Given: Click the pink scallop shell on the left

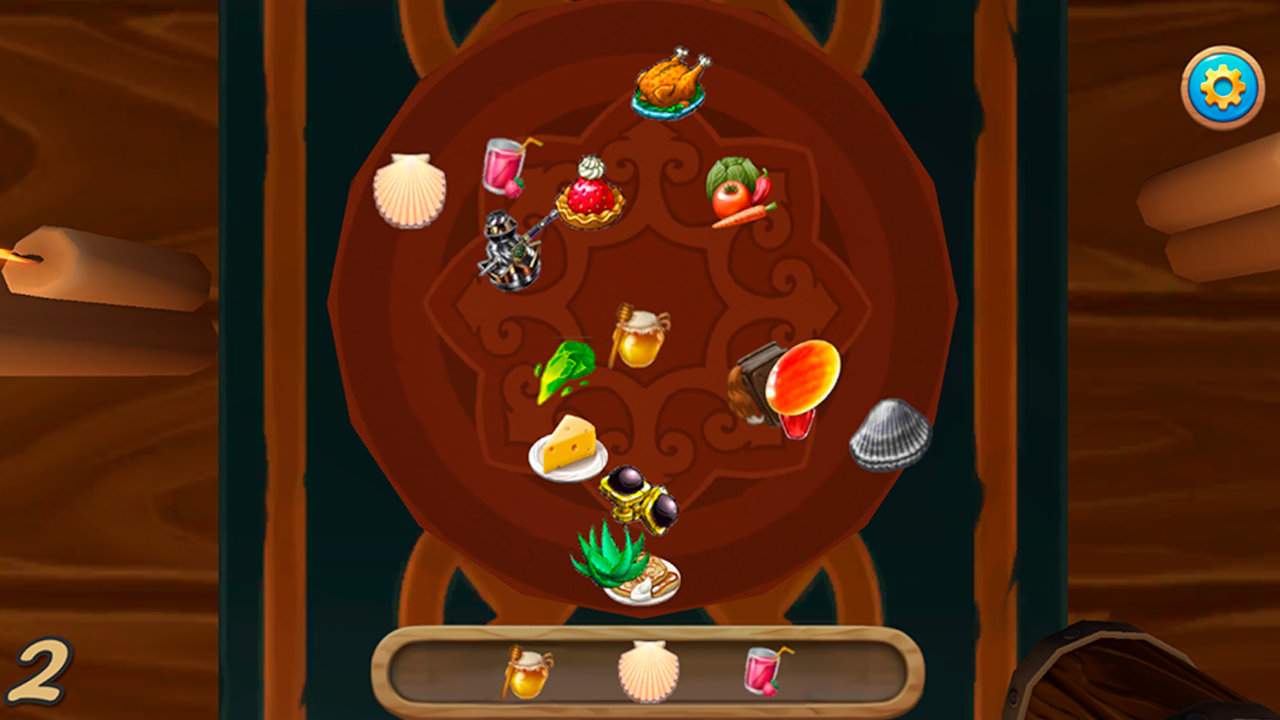Looking at the screenshot, I should (x=410, y=188).
